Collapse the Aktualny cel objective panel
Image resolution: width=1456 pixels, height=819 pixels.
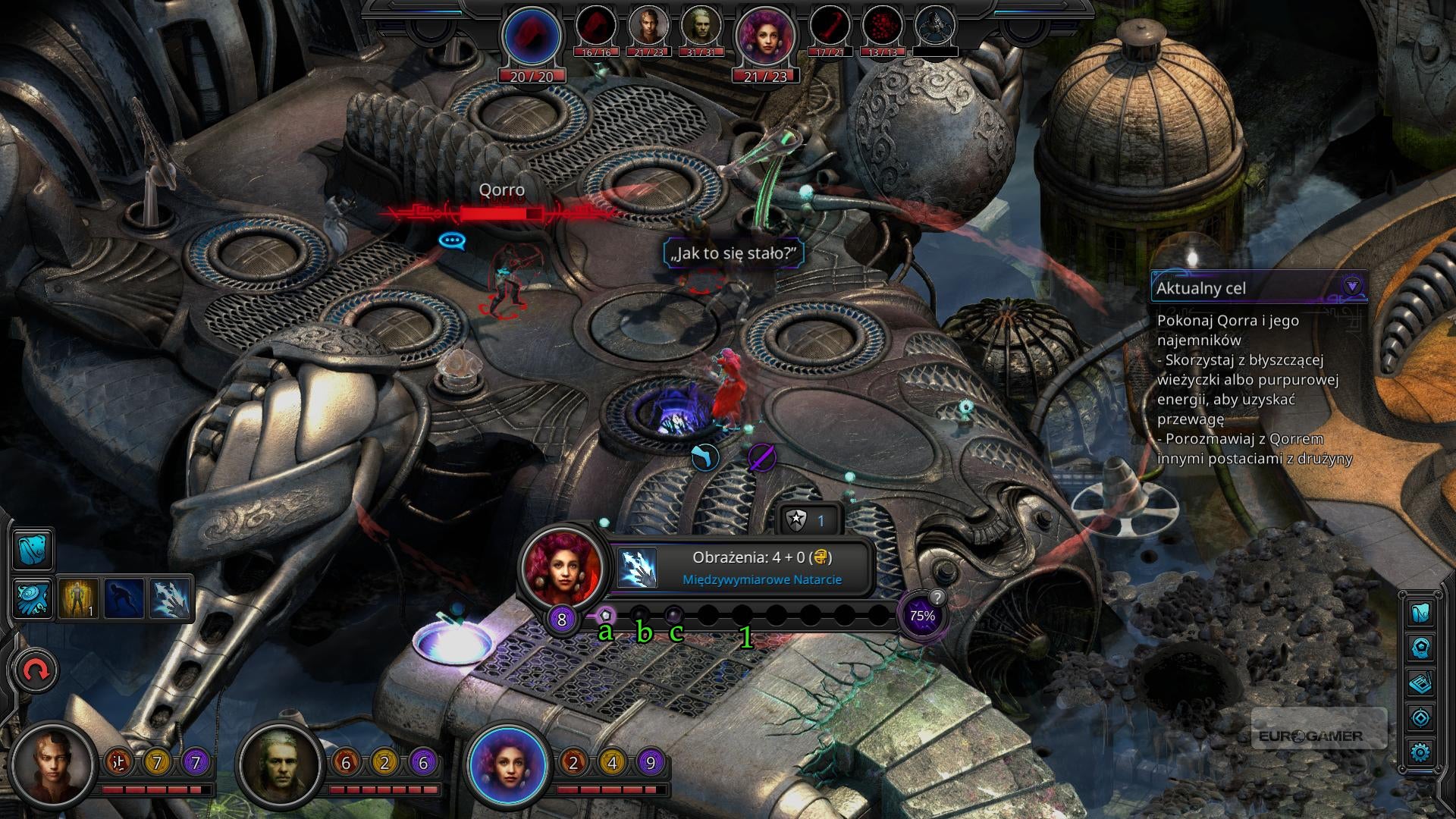(1351, 287)
